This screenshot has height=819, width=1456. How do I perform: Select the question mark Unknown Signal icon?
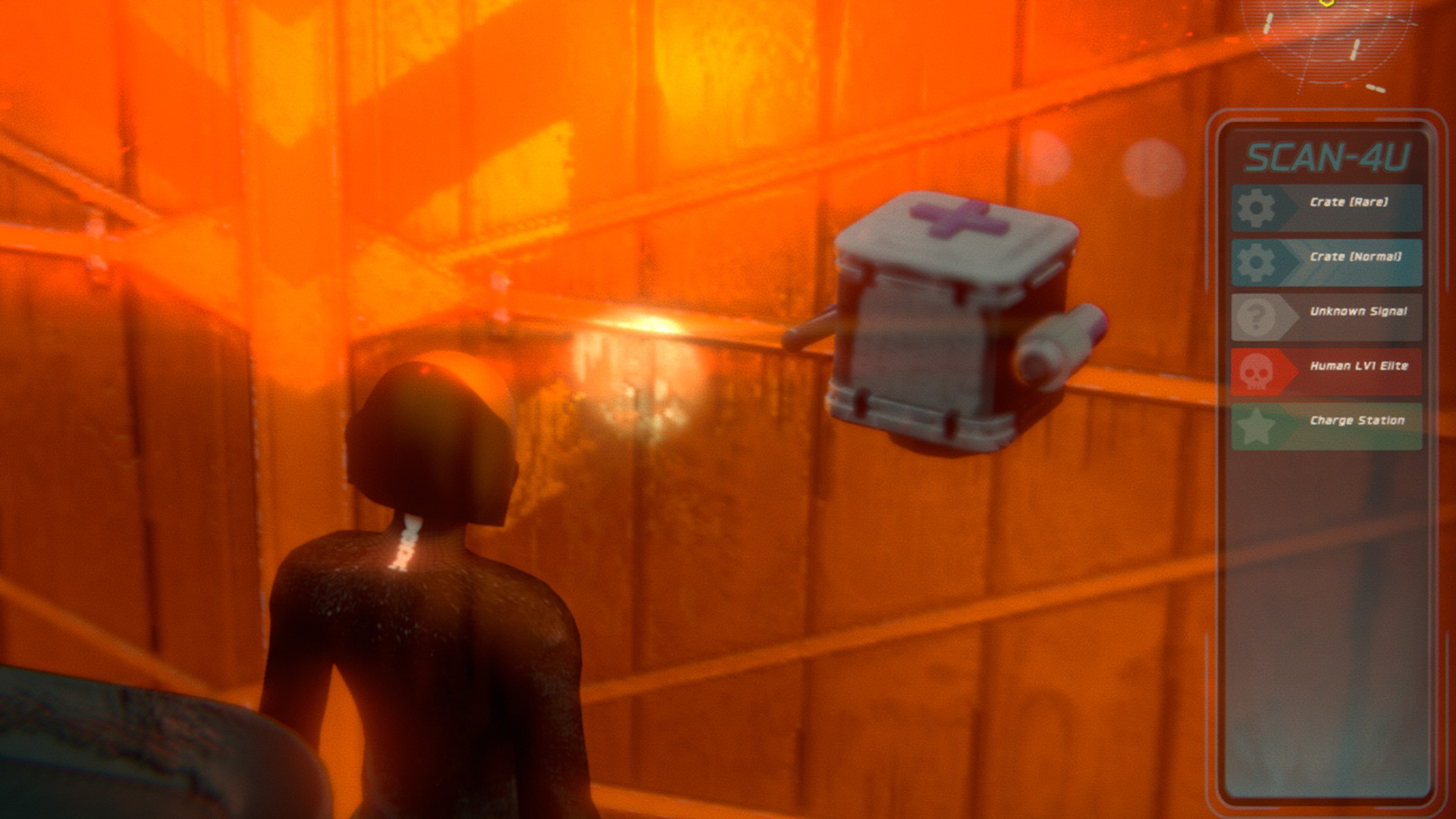(1256, 317)
